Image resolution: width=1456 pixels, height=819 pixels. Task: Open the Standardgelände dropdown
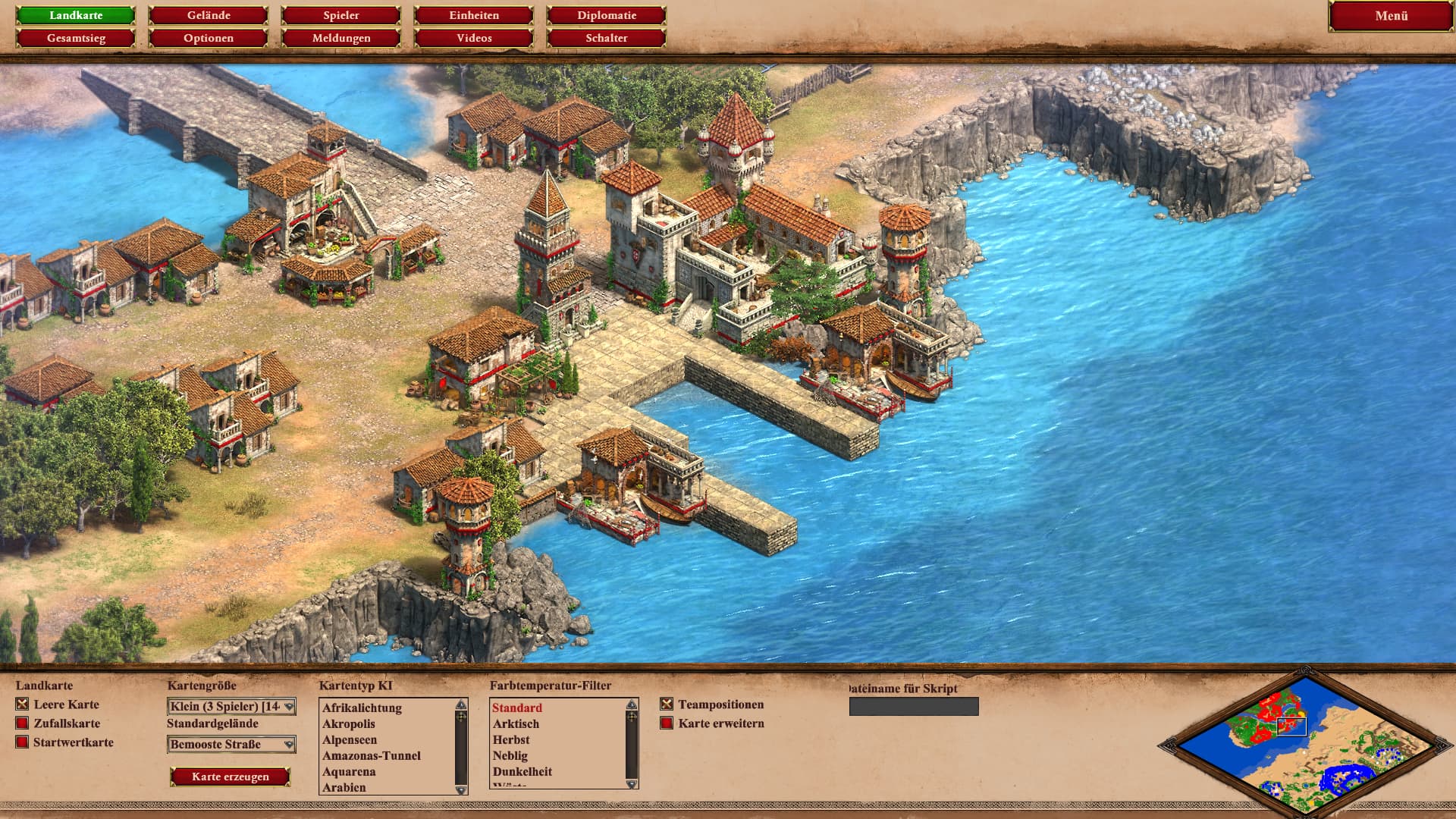pyautogui.click(x=231, y=745)
